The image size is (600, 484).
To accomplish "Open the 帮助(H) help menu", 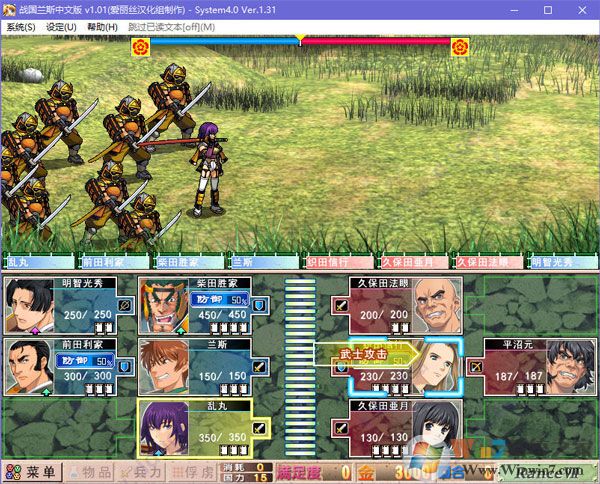I will coord(101,27).
